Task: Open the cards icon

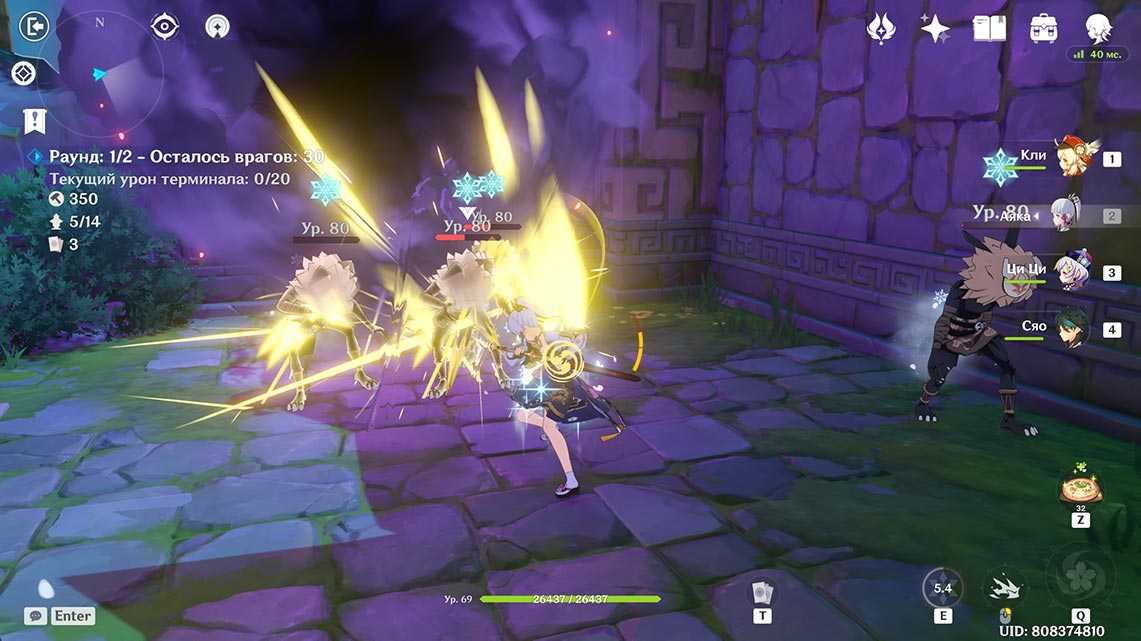Action: pyautogui.click(x=763, y=591)
